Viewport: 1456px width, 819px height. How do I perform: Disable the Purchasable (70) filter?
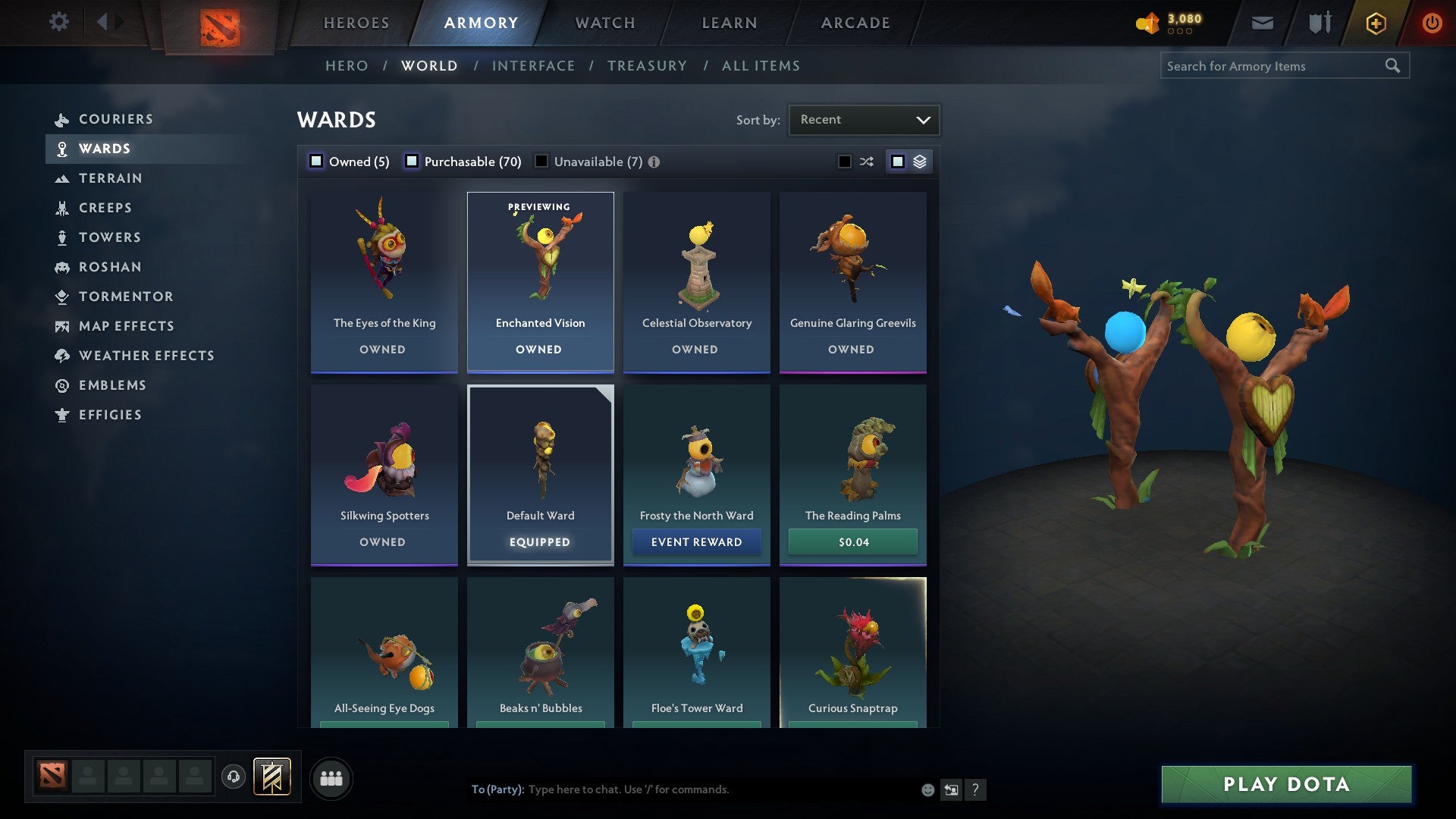(x=413, y=161)
